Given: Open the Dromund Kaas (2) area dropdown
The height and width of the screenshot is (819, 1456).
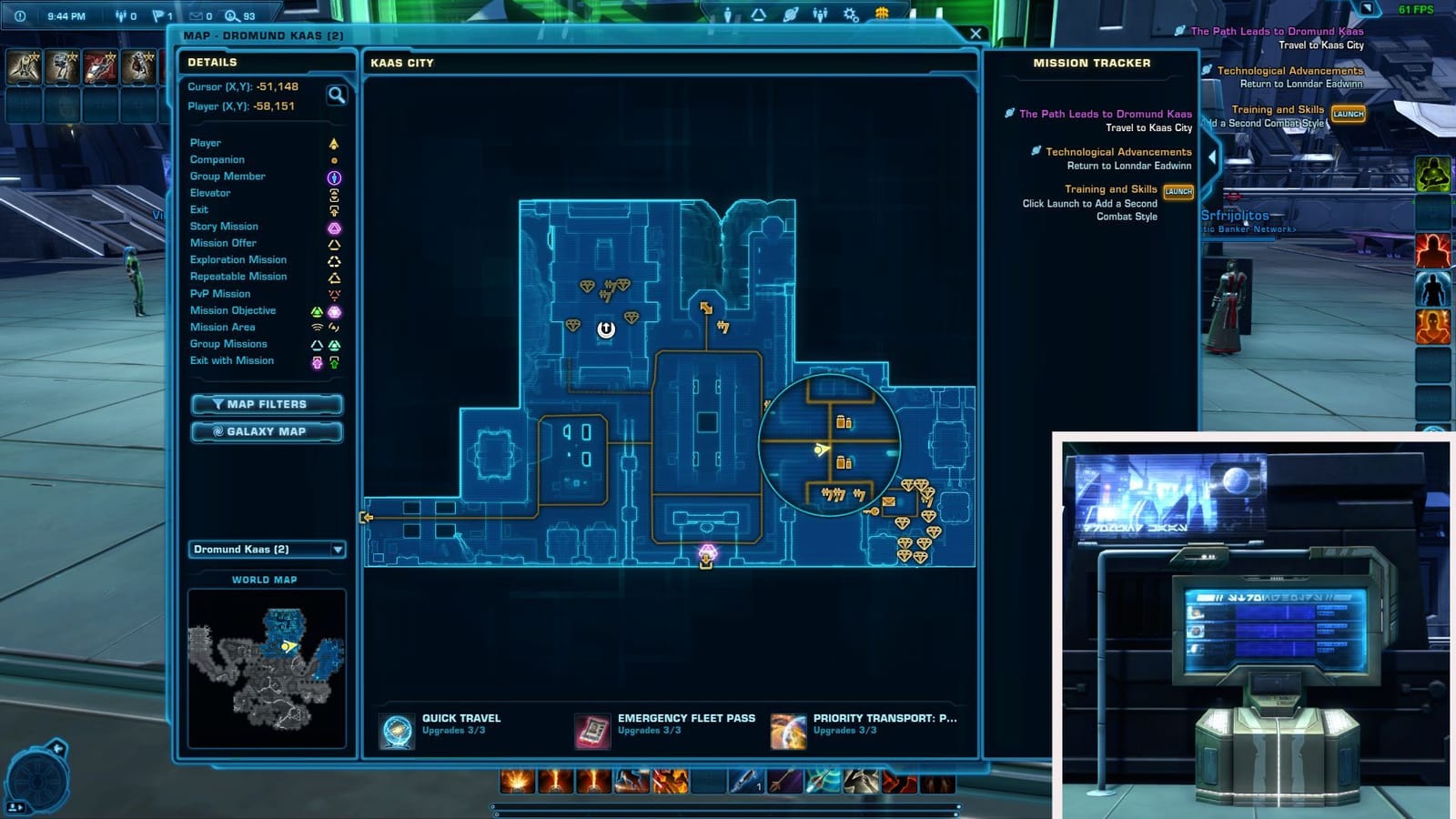Looking at the screenshot, I should click(267, 551).
